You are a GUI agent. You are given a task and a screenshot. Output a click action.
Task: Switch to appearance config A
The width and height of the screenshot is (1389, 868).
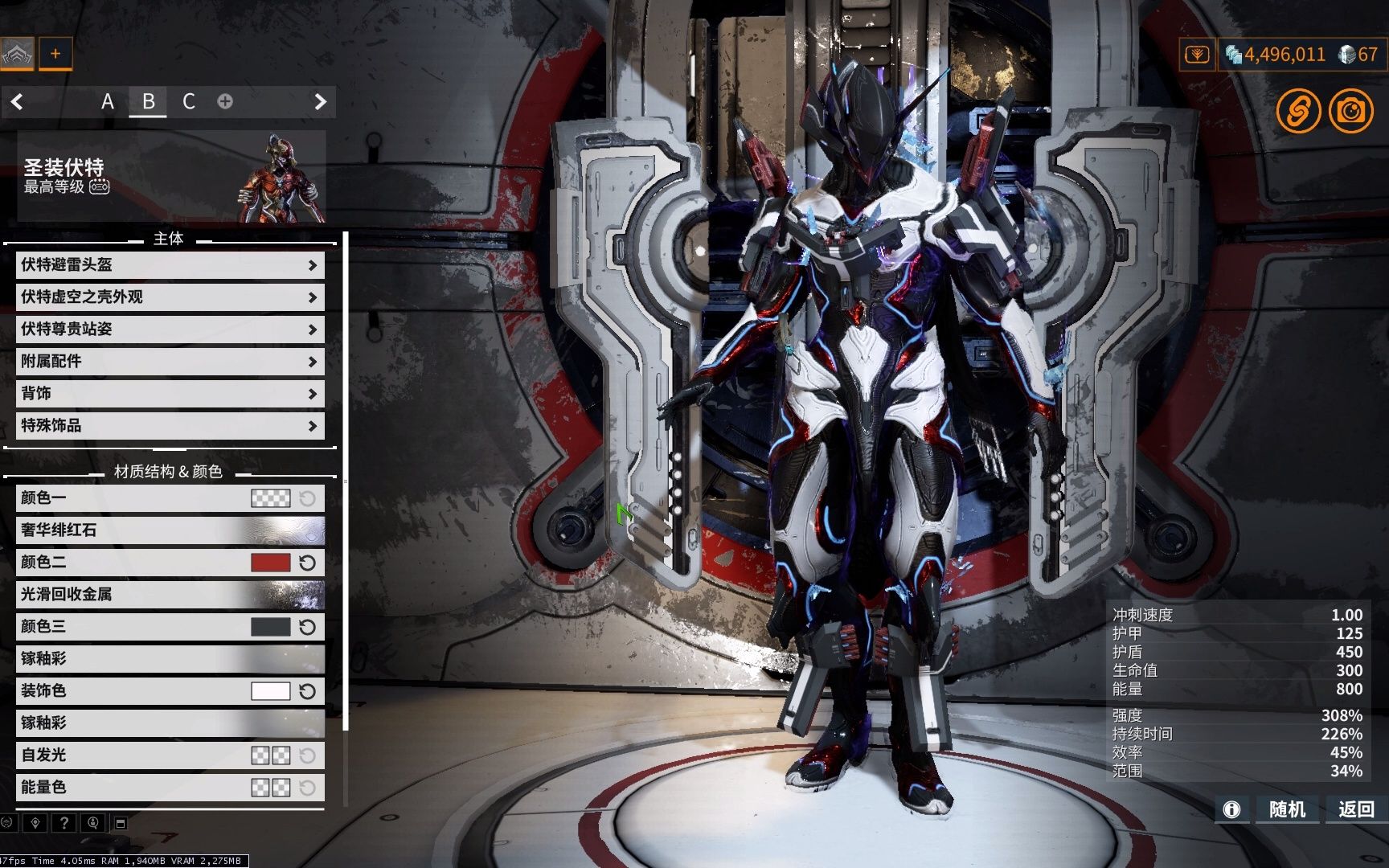point(108,102)
